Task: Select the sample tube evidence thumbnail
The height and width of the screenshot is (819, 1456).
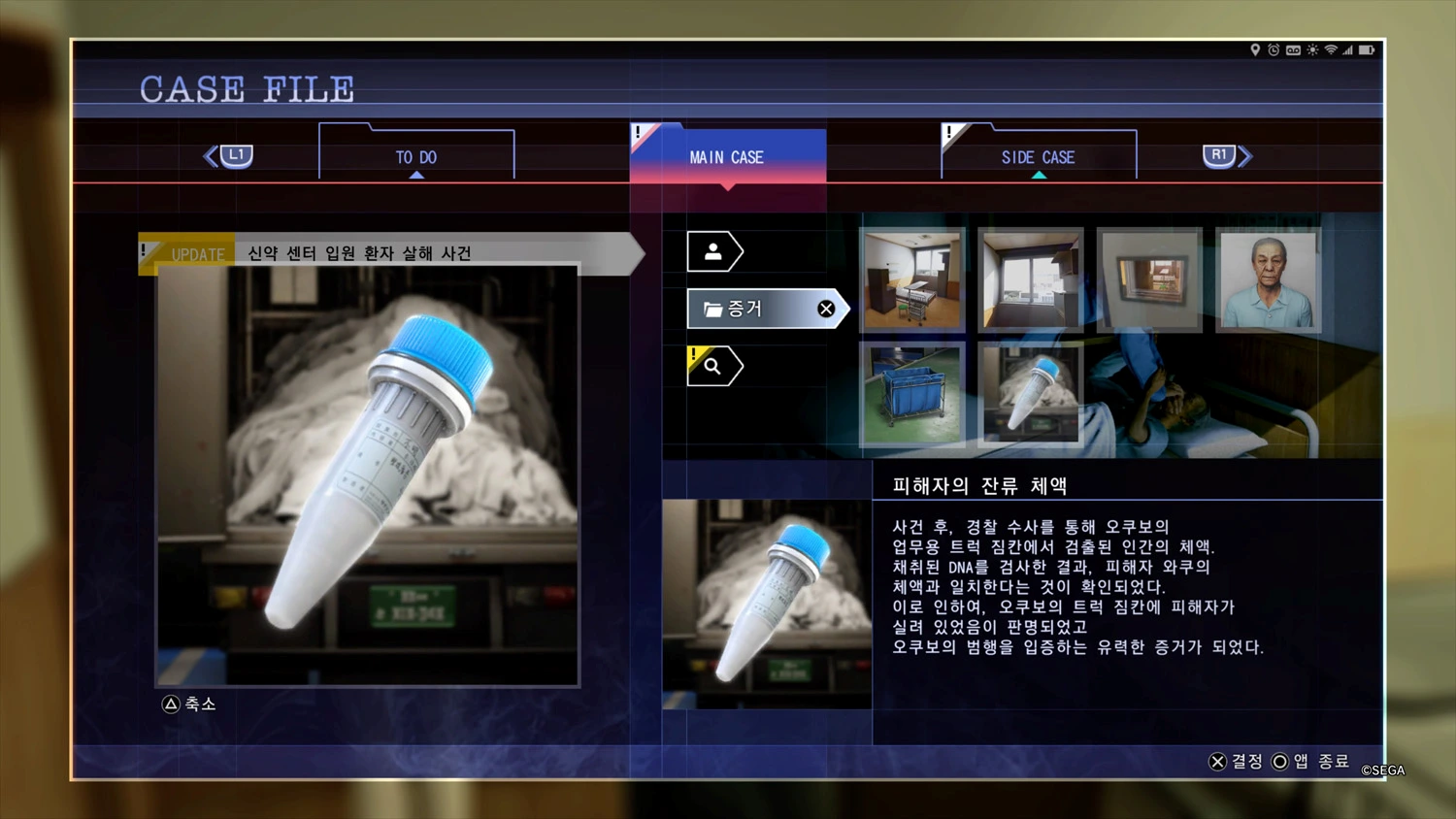Action: (x=1030, y=393)
